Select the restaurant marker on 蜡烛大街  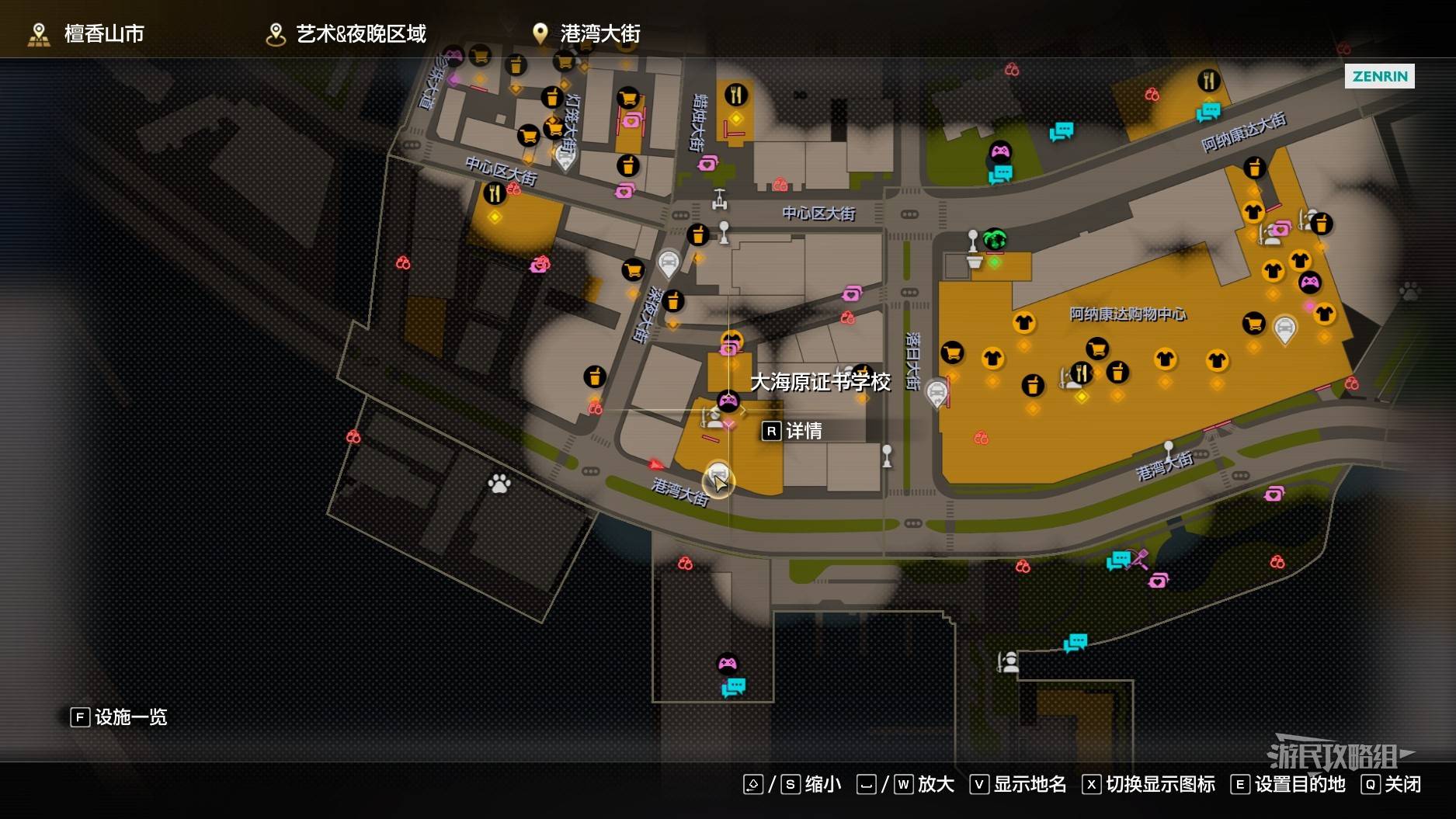735,95
